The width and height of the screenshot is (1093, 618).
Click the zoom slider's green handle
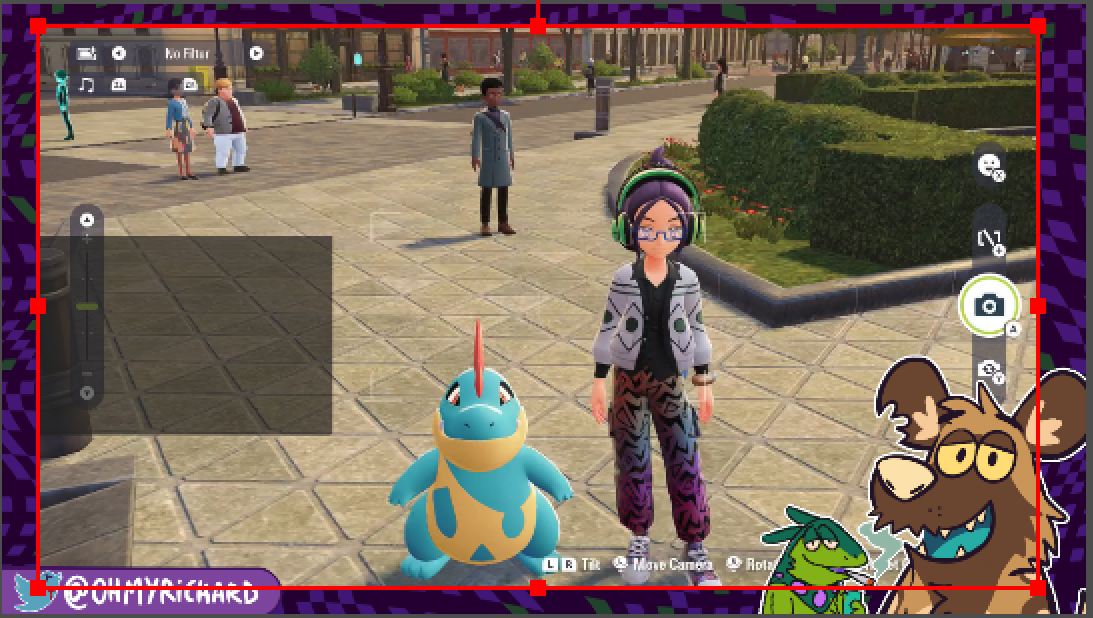coord(87,306)
